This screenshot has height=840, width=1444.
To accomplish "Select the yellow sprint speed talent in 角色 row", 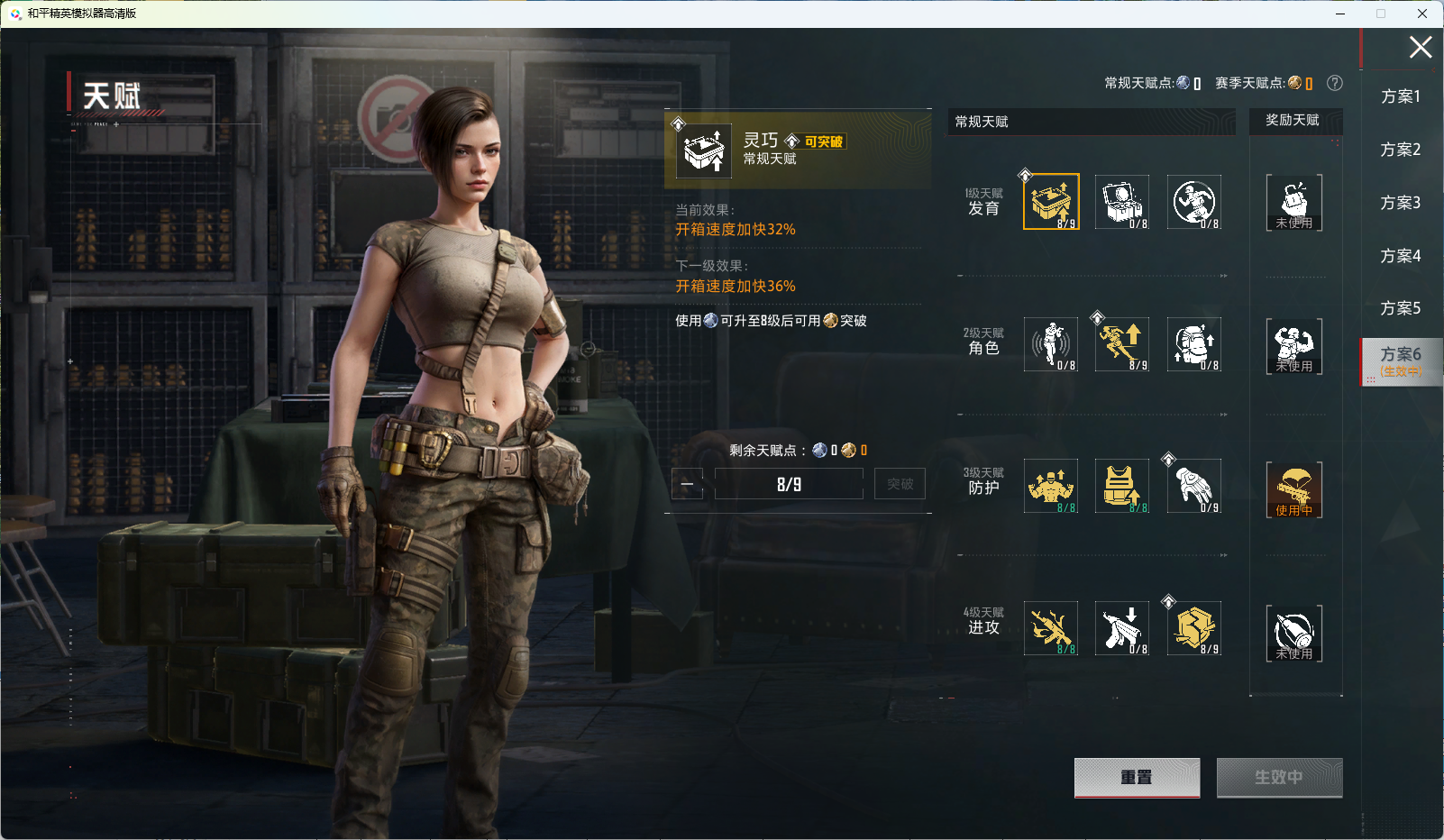I will pos(1121,344).
